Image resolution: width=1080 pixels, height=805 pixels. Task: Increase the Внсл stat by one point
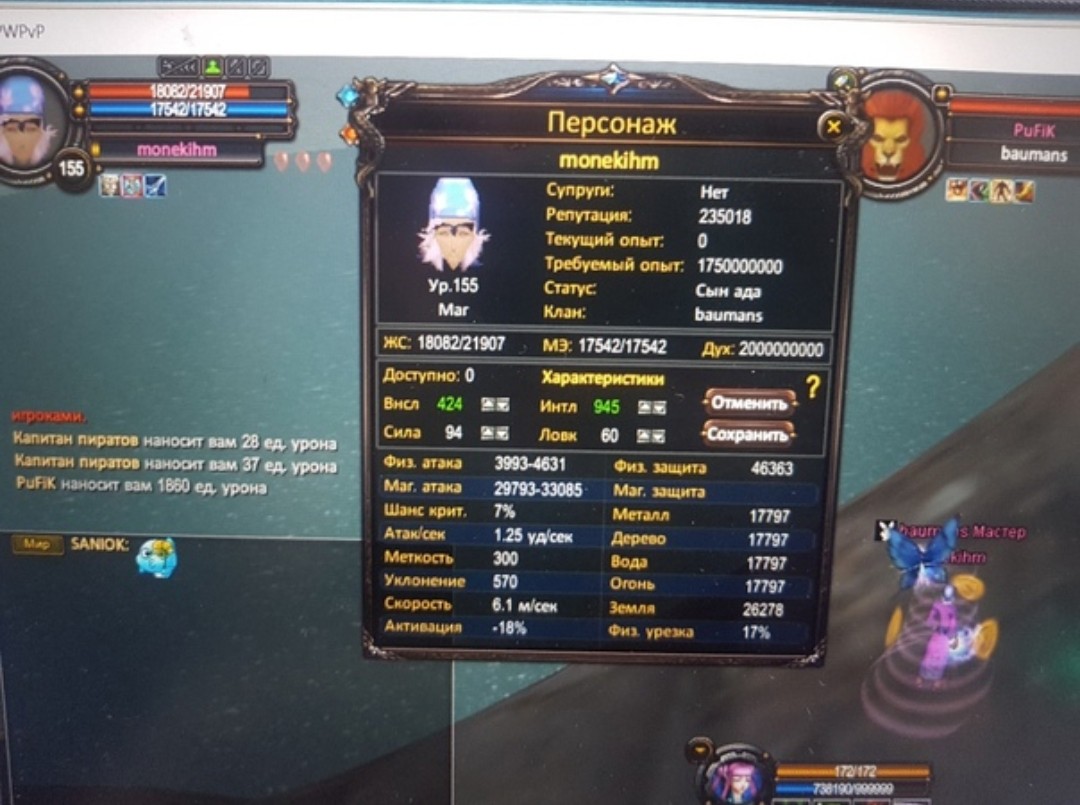coord(487,405)
